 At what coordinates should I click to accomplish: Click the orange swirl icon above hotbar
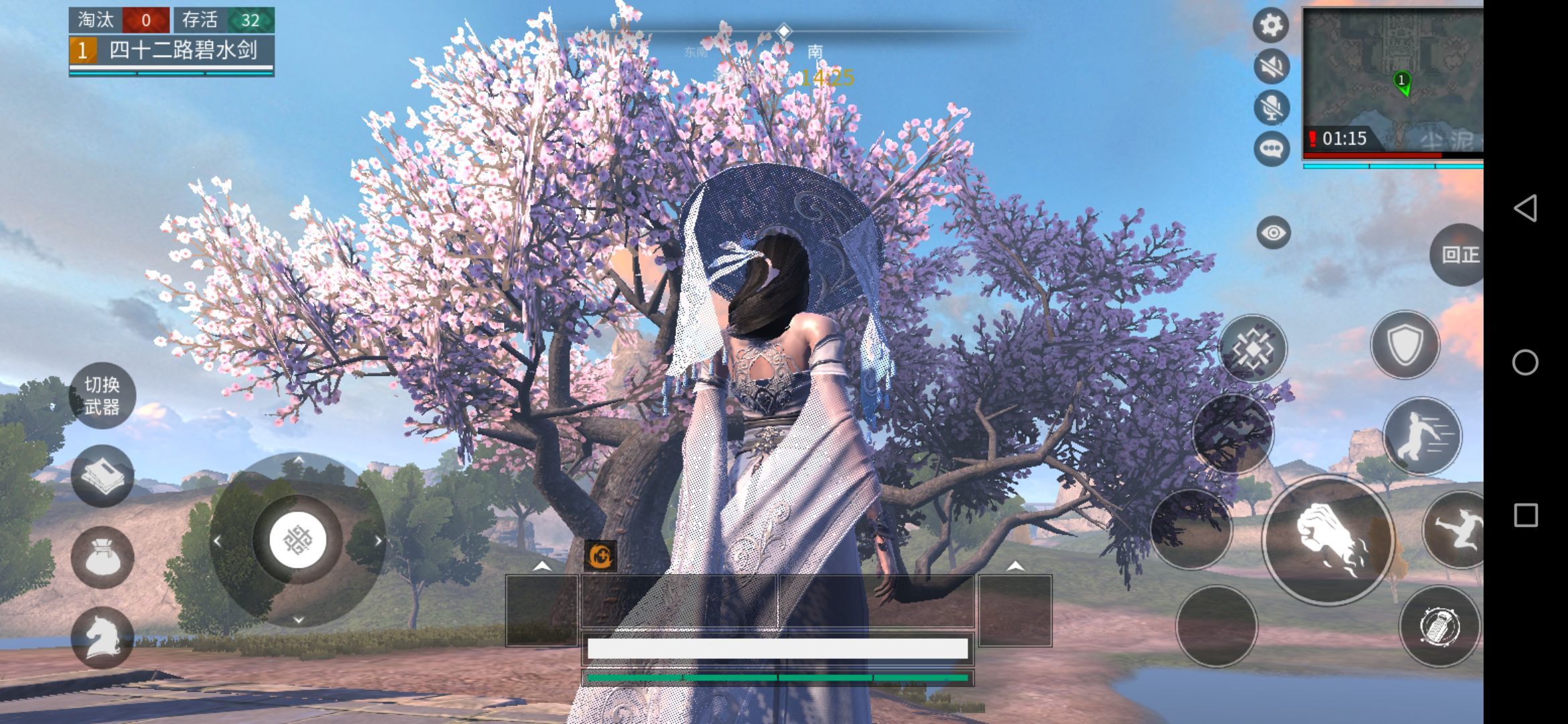click(600, 556)
